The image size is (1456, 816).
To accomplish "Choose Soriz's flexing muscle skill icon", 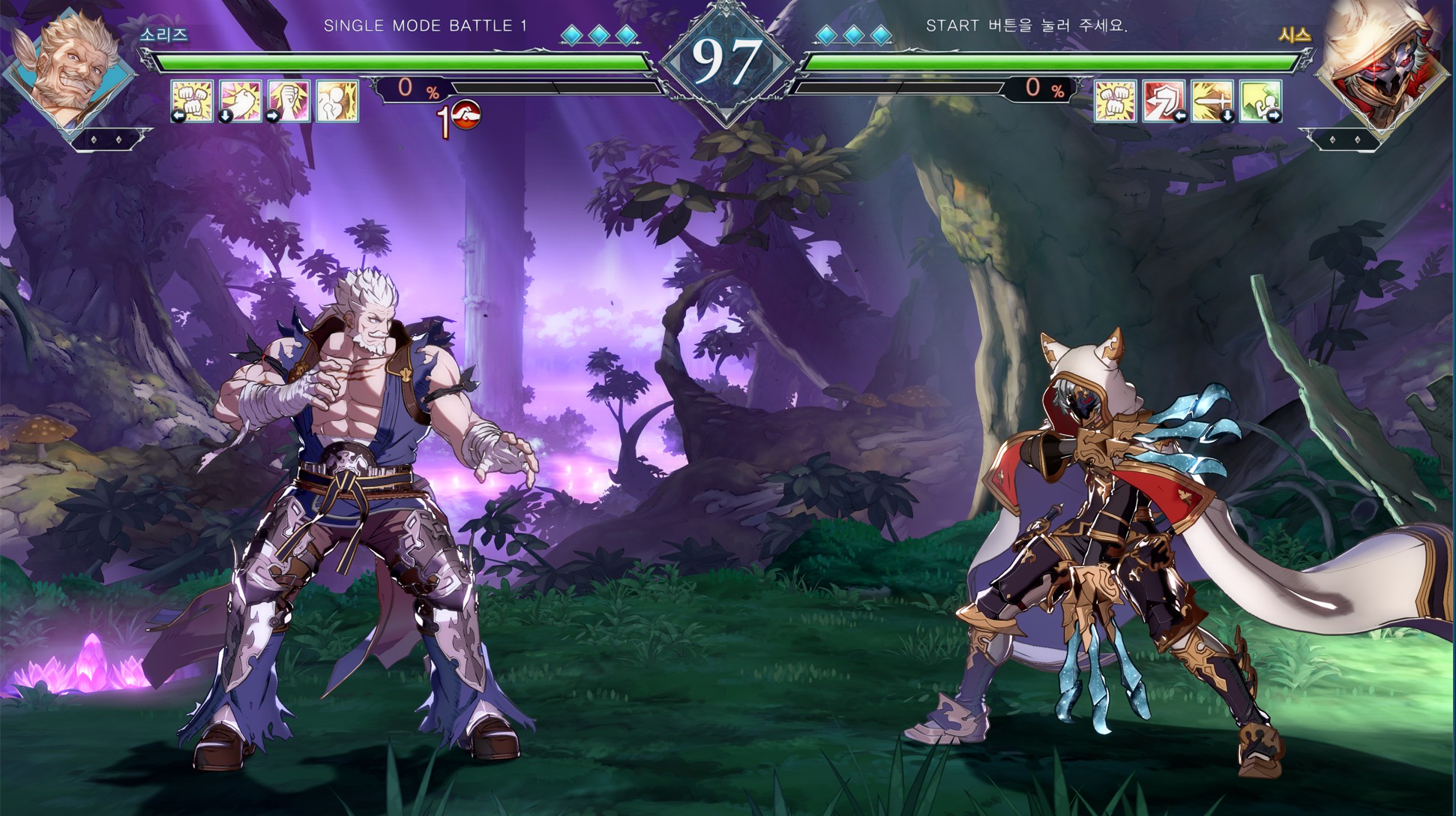I will tap(337, 100).
